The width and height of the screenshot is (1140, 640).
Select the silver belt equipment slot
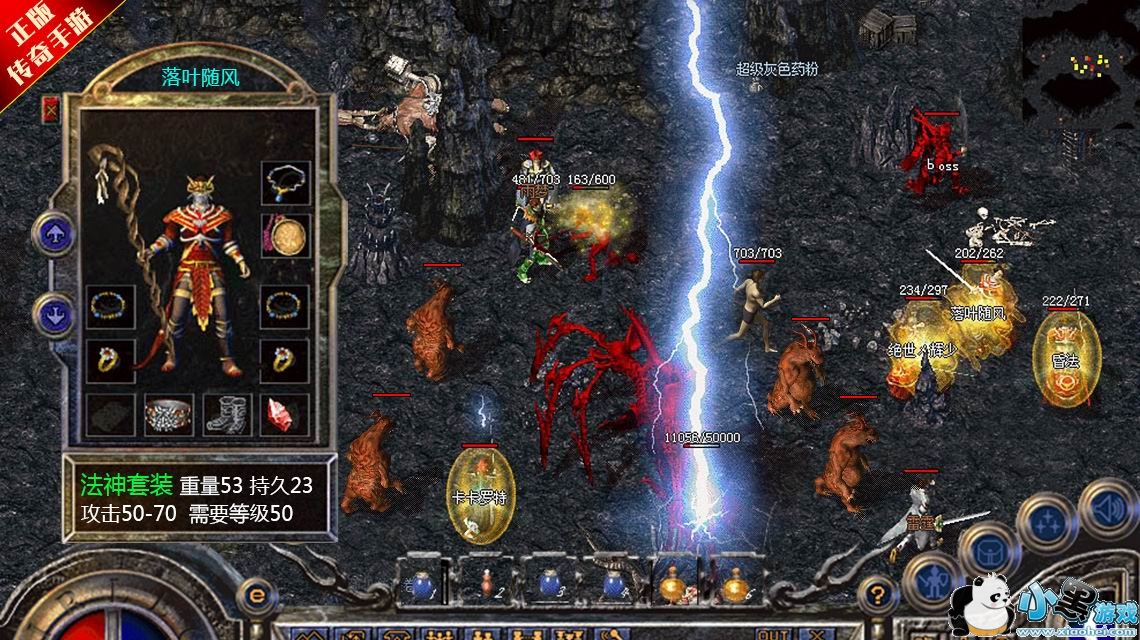168,413
